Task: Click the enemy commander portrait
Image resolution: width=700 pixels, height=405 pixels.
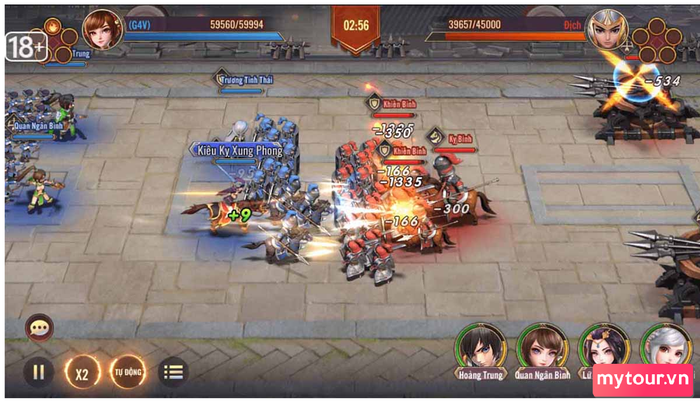Action: click(609, 29)
